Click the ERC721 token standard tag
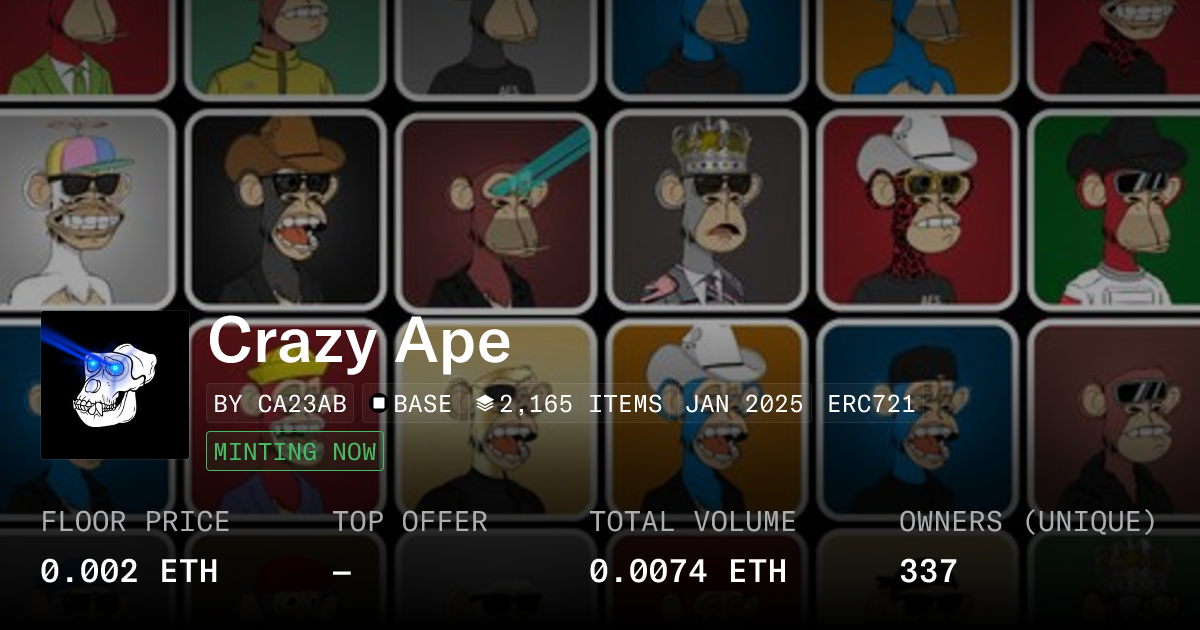 point(871,404)
